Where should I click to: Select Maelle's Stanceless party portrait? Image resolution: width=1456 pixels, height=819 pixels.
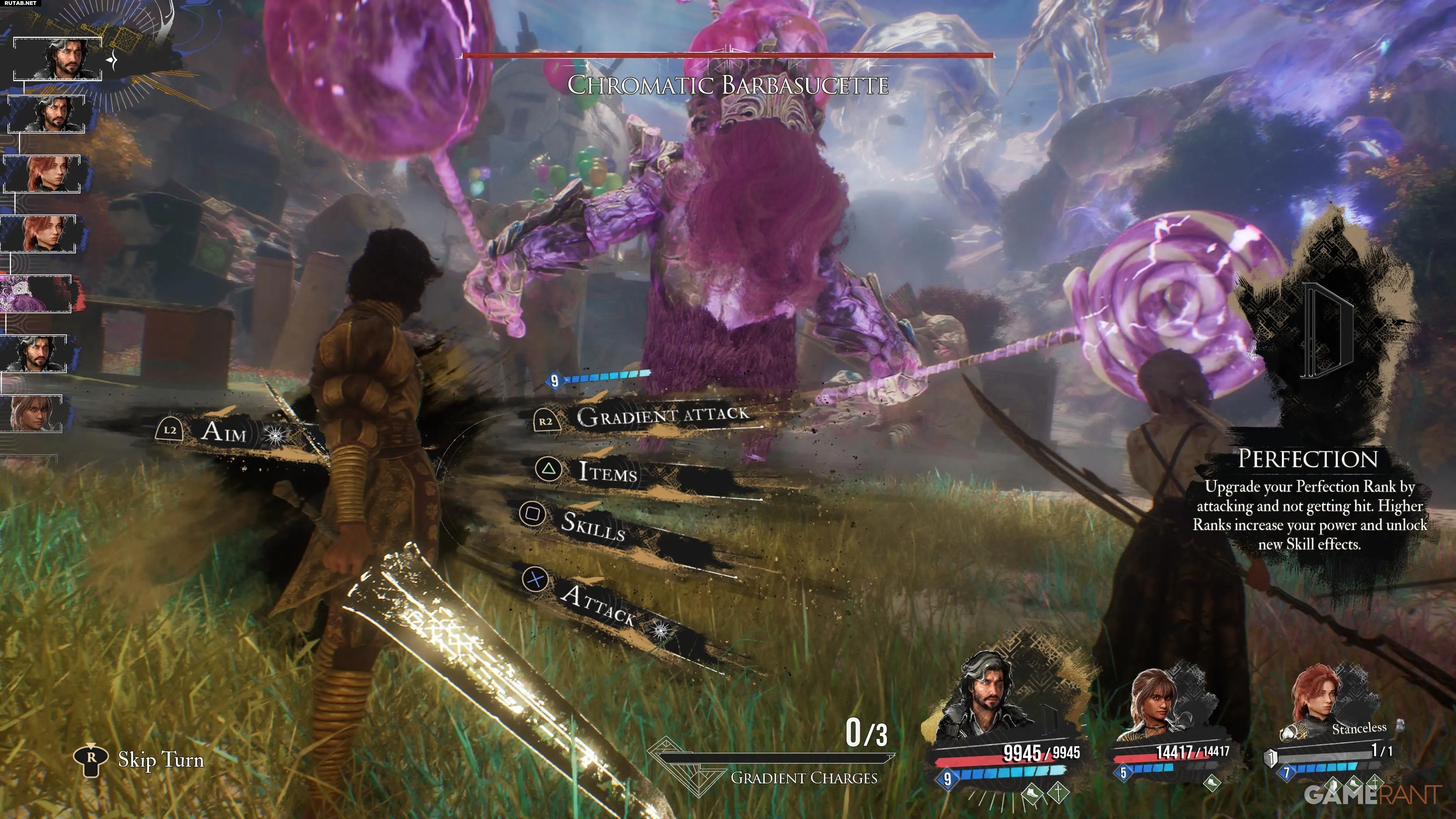click(x=1317, y=701)
